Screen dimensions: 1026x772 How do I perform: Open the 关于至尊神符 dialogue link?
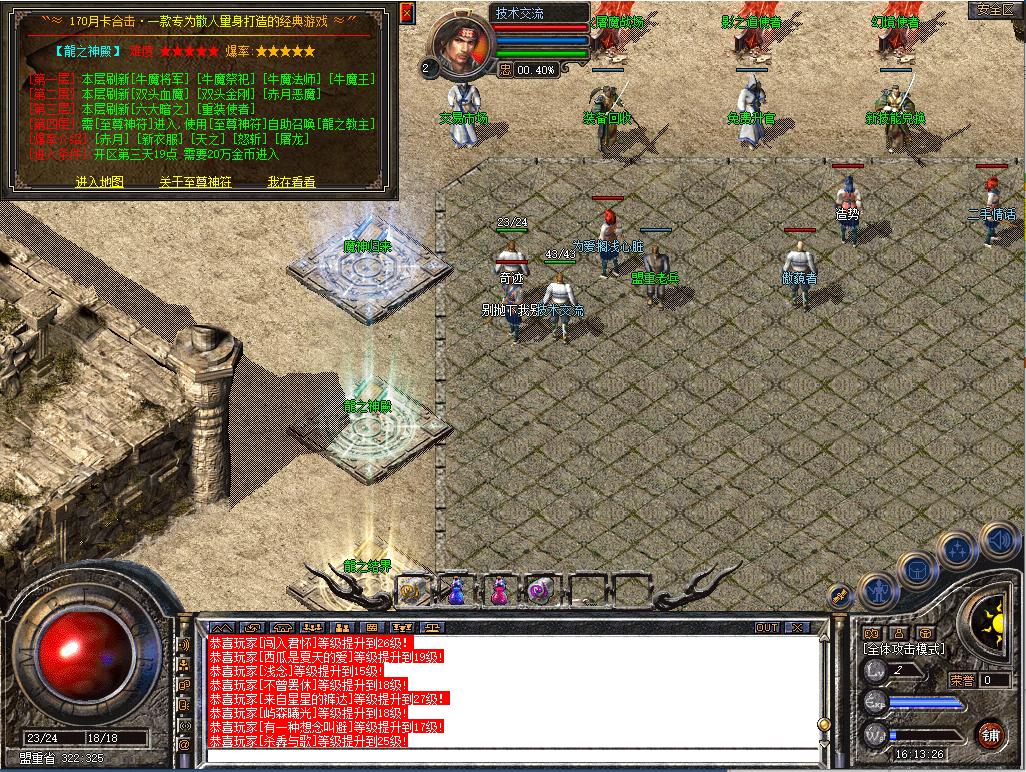pos(195,182)
